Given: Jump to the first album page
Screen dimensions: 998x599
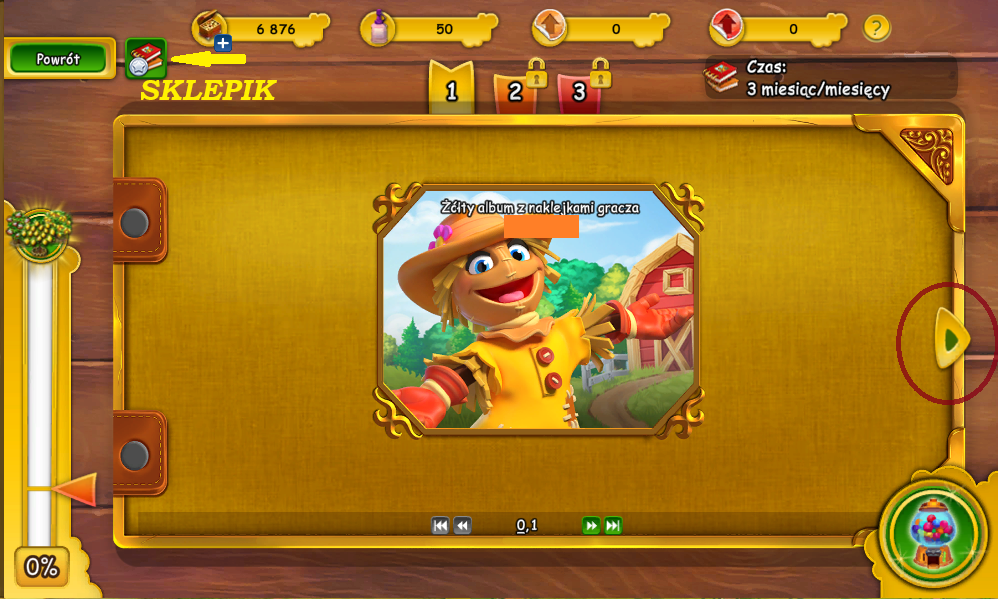Looking at the screenshot, I should 440,526.
